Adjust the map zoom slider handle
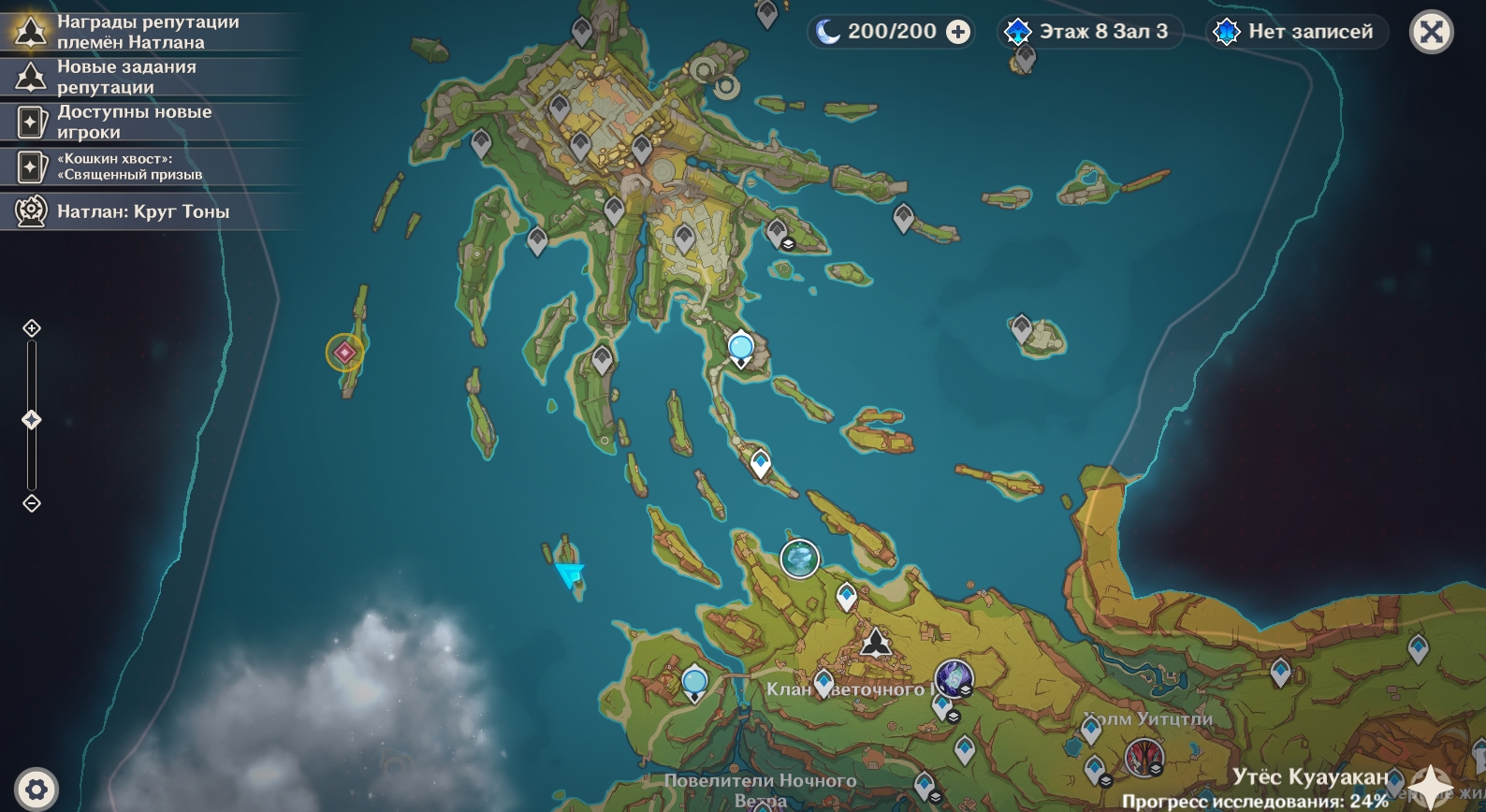 32,420
